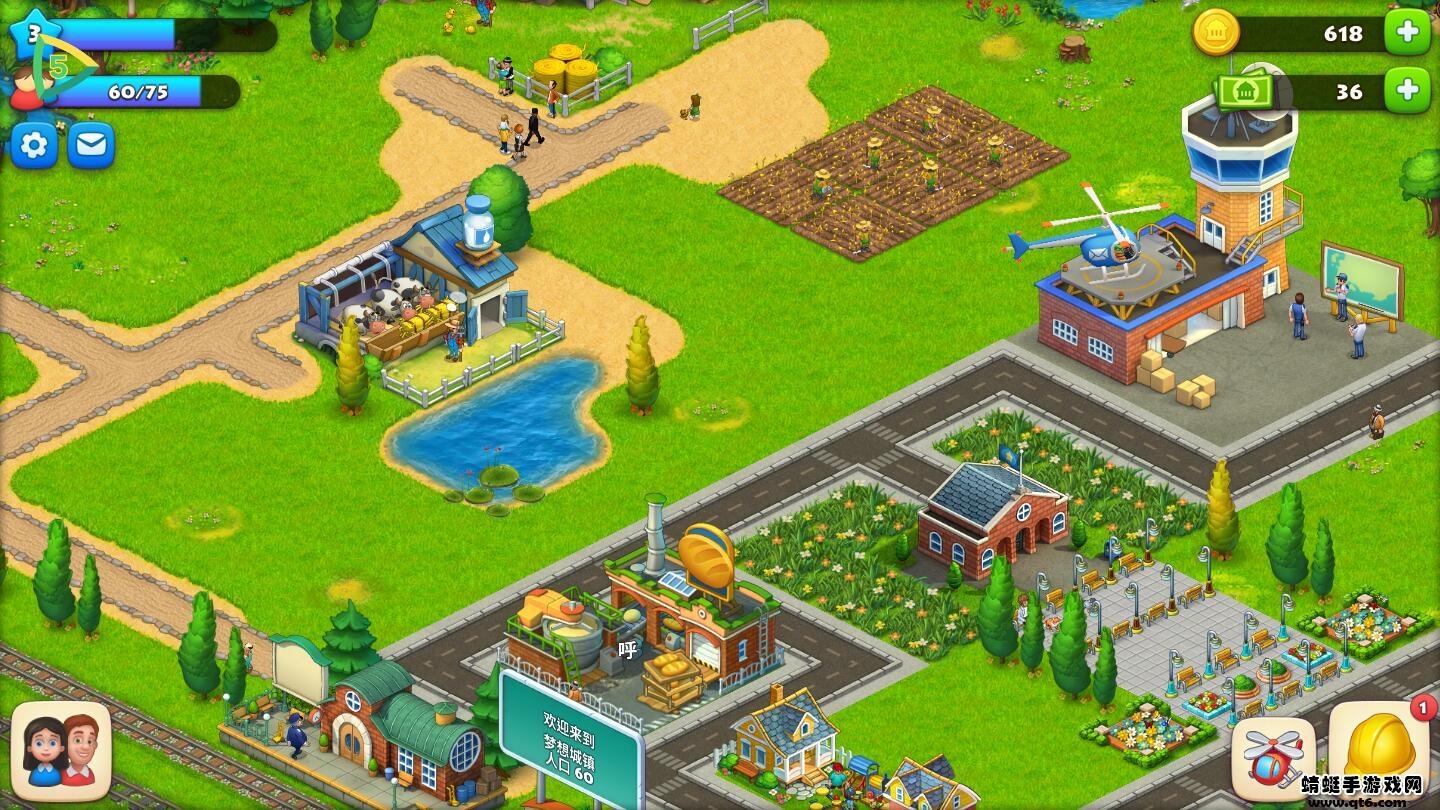Screen dimensions: 1440x810
Task: Open the mail envelope inbox
Action: [x=90, y=145]
